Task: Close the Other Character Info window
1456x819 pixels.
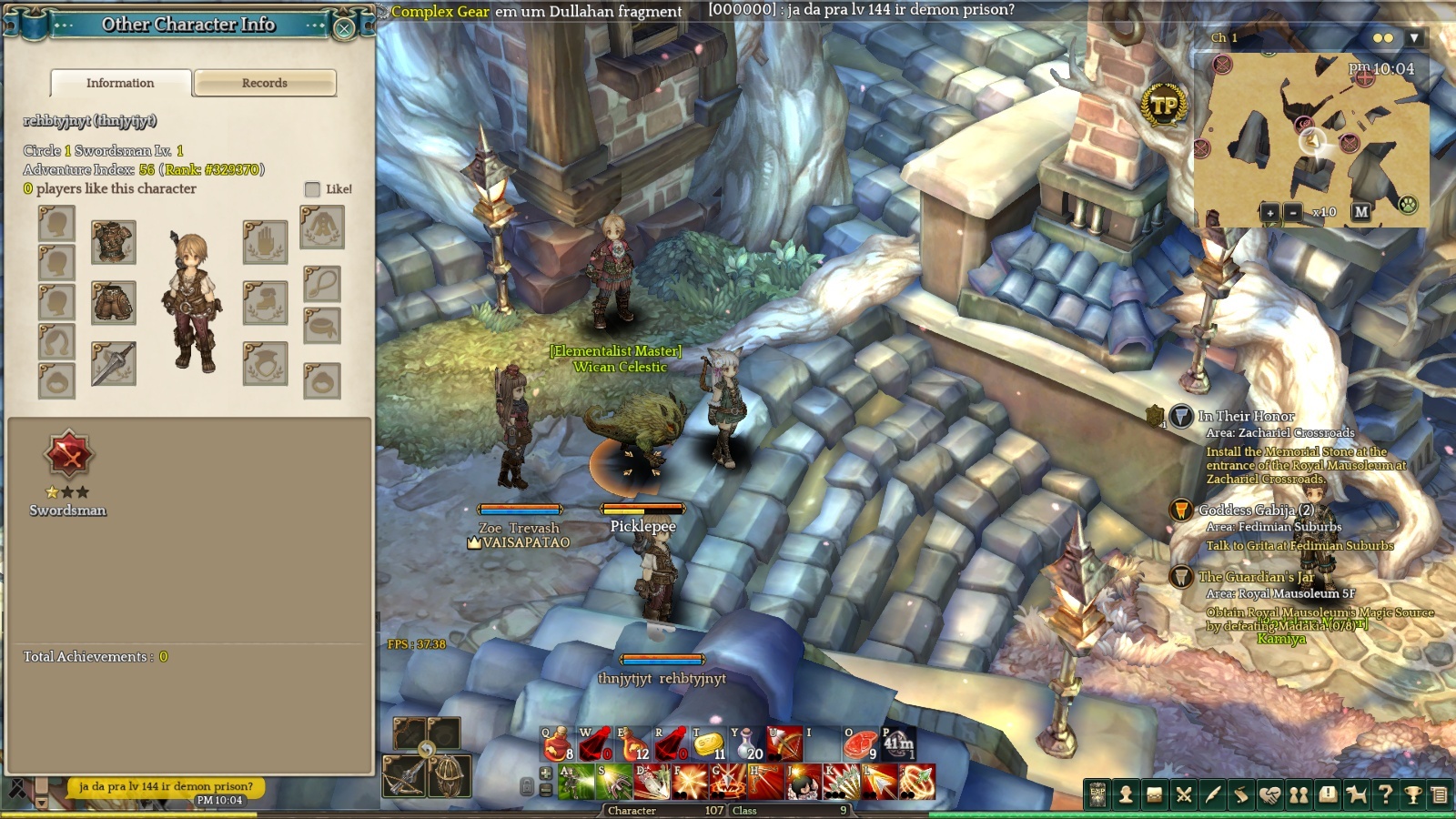Action: 344,28
